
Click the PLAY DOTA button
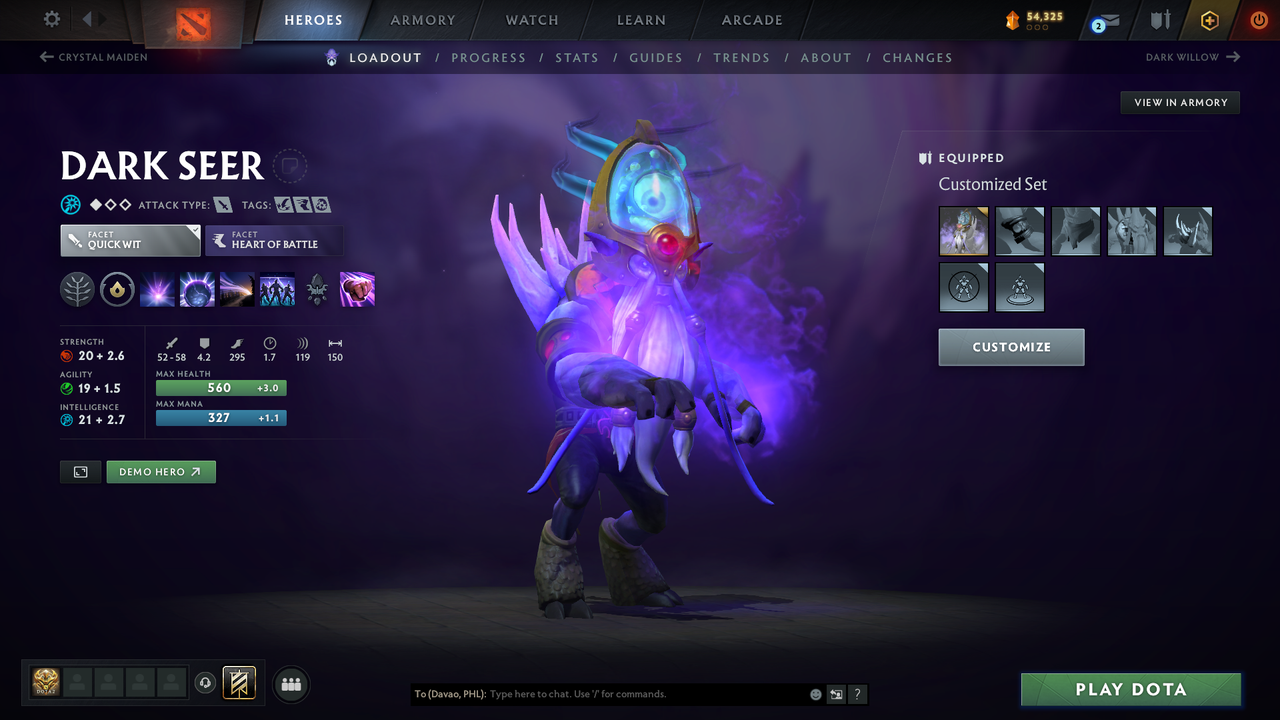pos(1130,689)
